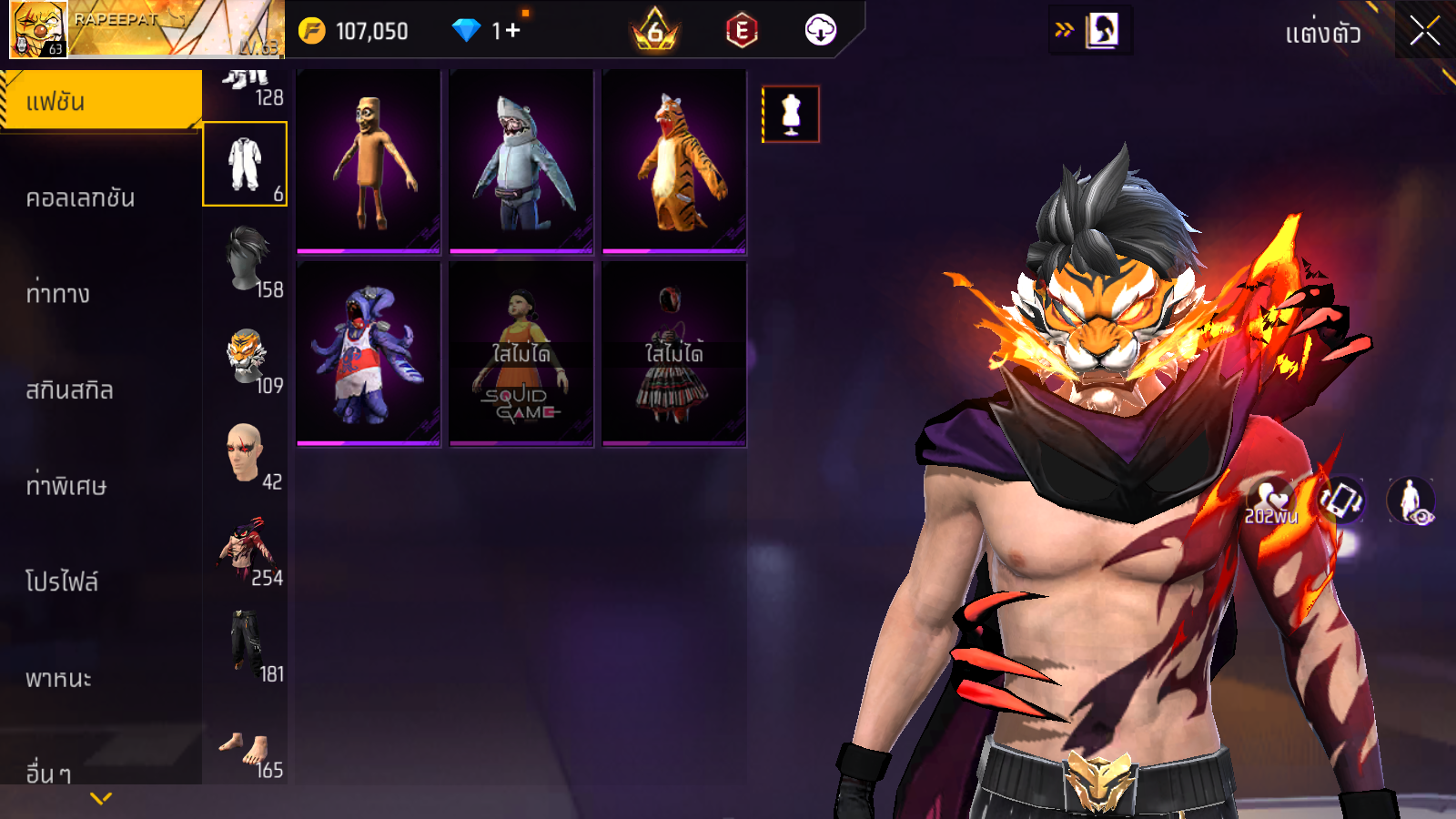Choose the hairstyle category with 158 items

(x=248, y=260)
